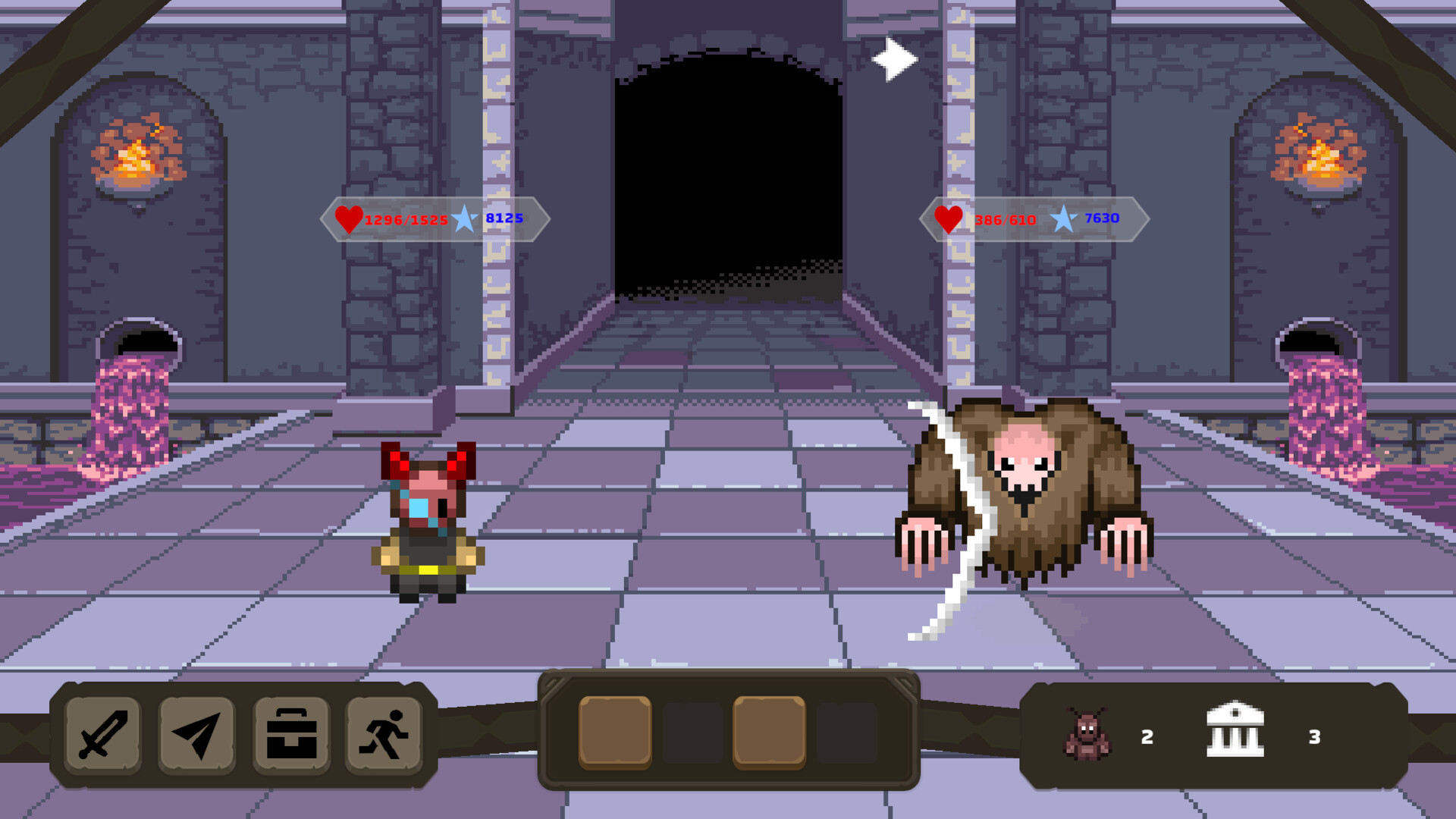The height and width of the screenshot is (819, 1456).
Task: Click the white diamond sparkle indicator
Action: (x=894, y=58)
